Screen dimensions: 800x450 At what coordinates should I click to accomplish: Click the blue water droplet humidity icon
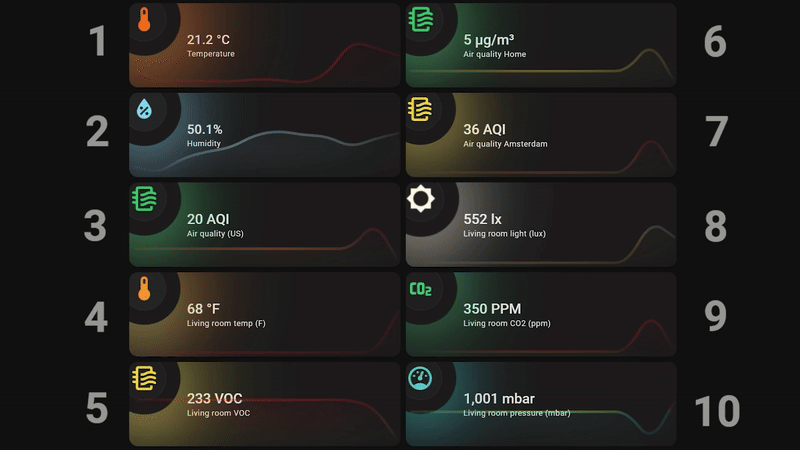tap(145, 109)
